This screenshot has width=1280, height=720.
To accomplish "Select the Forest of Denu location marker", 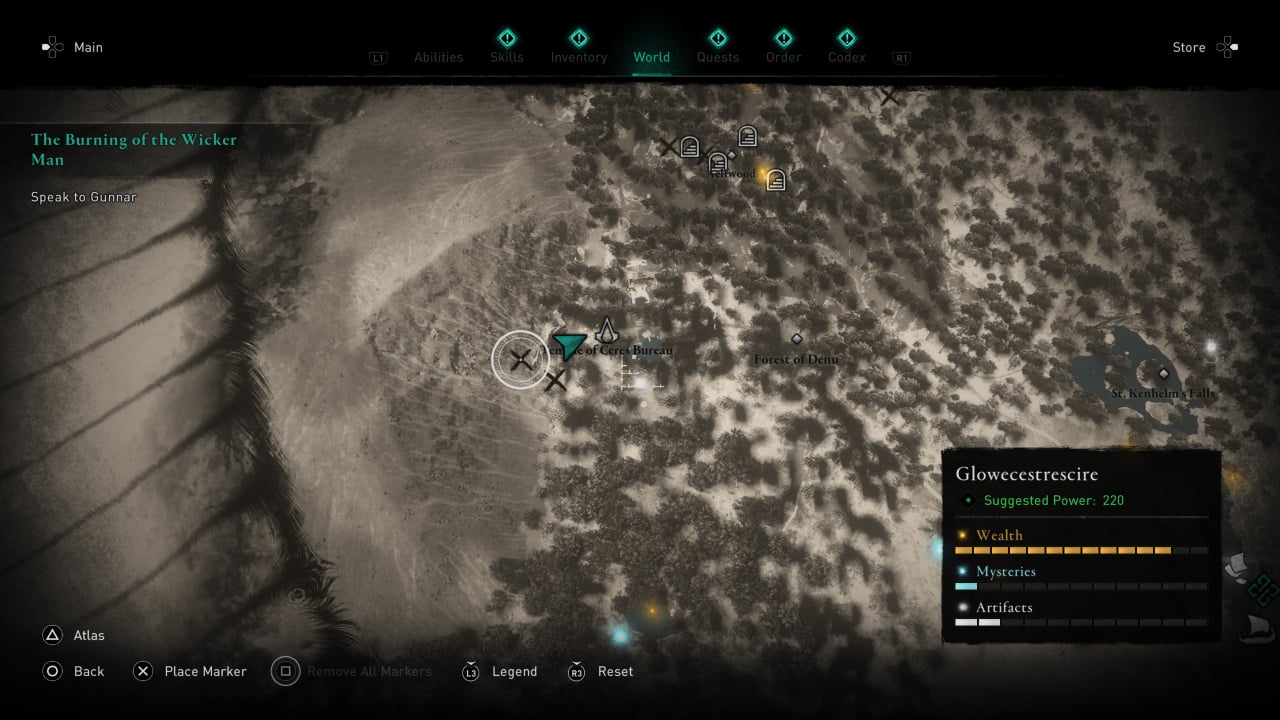I will pos(797,340).
